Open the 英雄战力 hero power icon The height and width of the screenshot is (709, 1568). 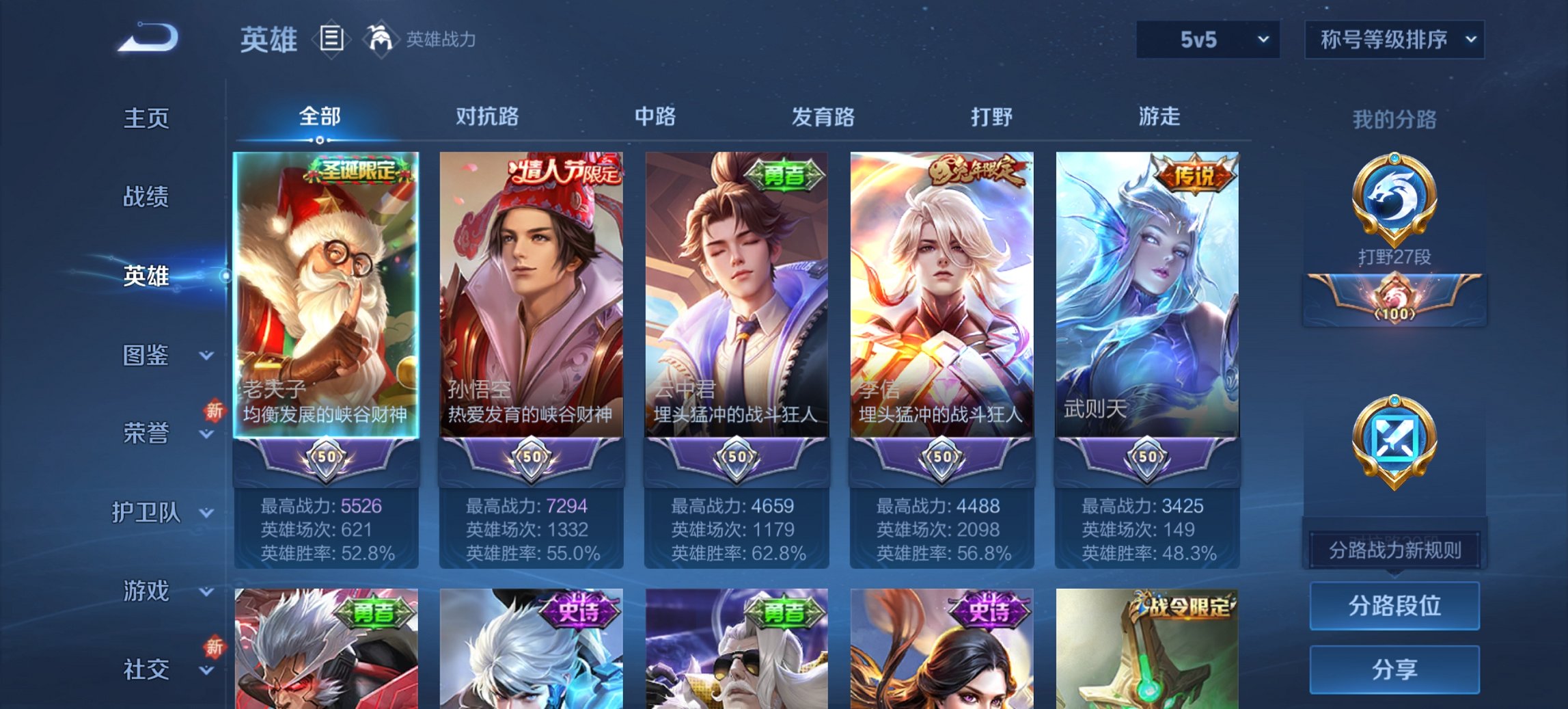click(381, 39)
